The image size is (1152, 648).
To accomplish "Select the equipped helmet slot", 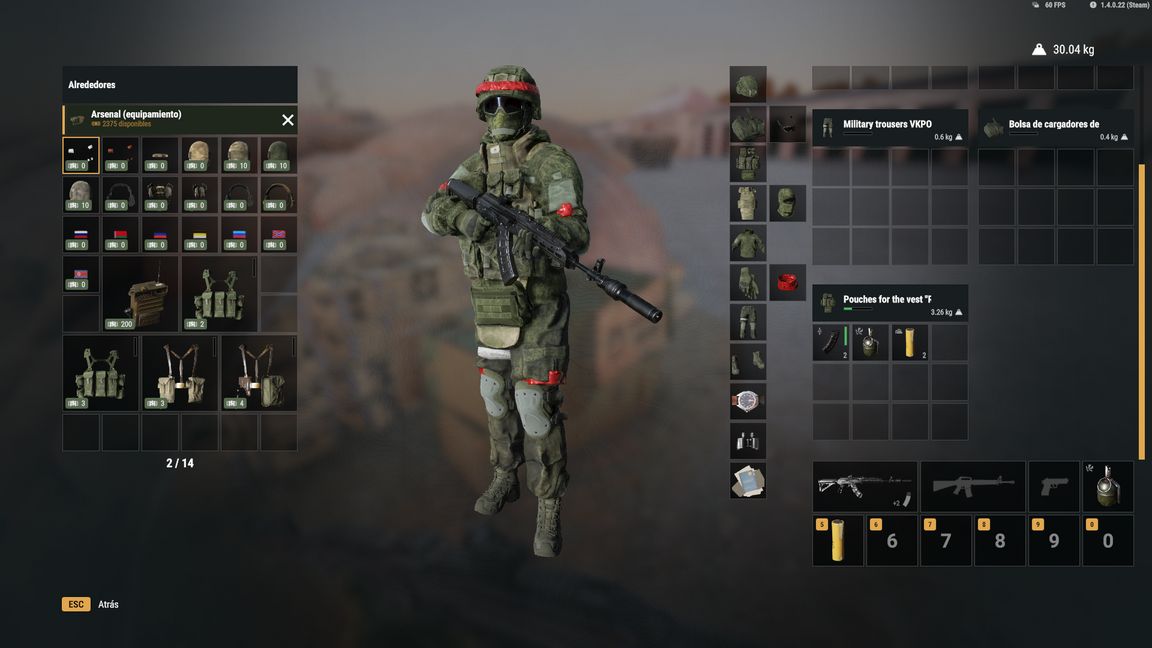I will (x=748, y=85).
